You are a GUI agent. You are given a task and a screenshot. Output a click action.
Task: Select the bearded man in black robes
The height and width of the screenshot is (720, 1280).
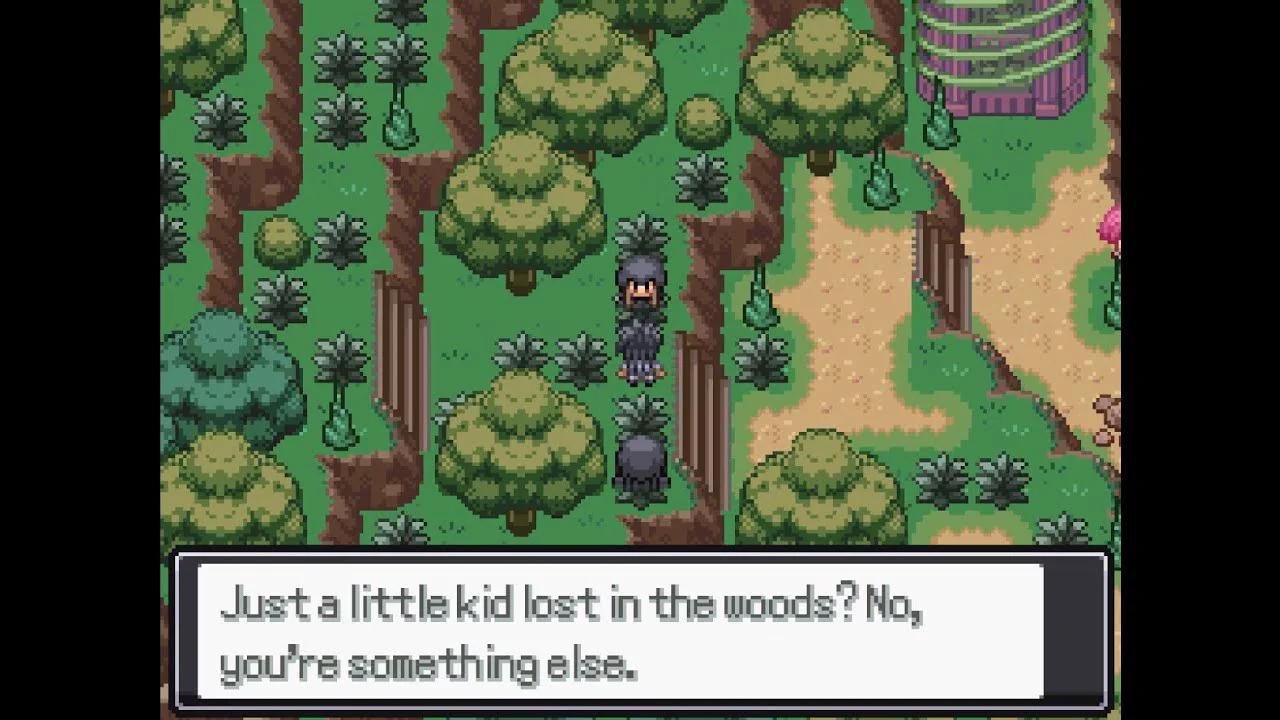coord(640,310)
